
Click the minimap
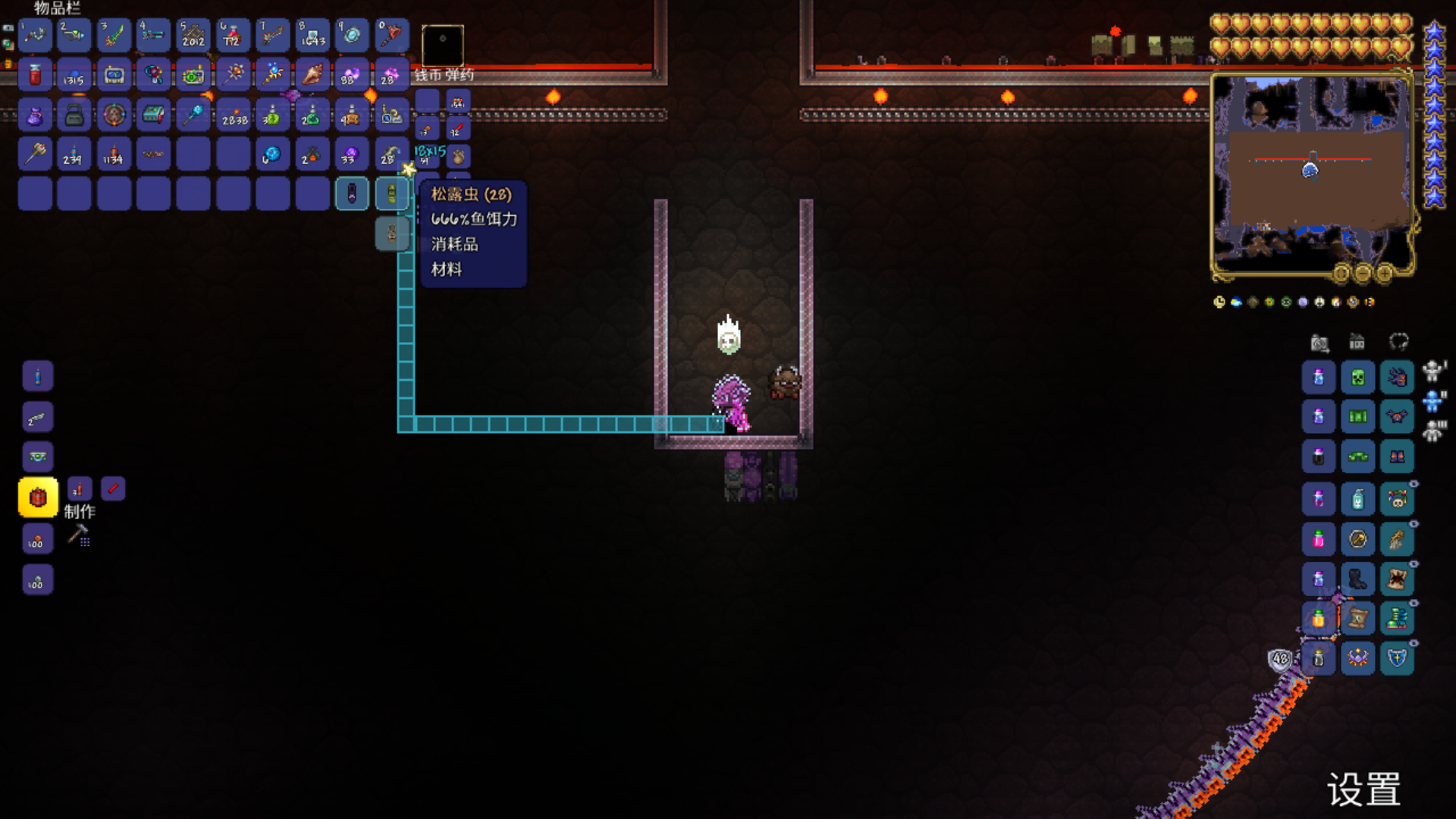click(x=1312, y=174)
